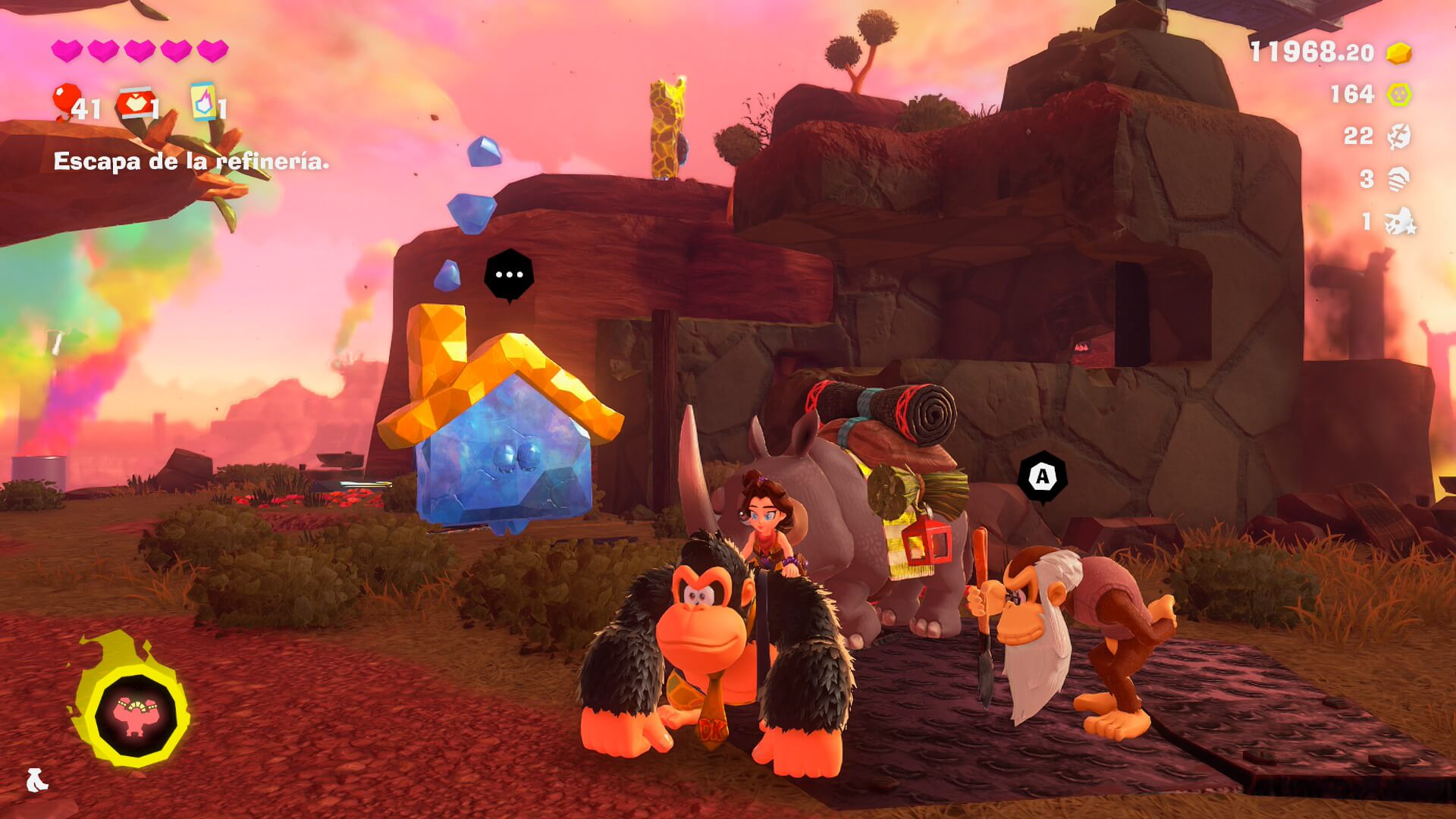This screenshot has width=1456, height=819.
Task: Click the small white icon in the bottom corner
Action: (x=36, y=780)
